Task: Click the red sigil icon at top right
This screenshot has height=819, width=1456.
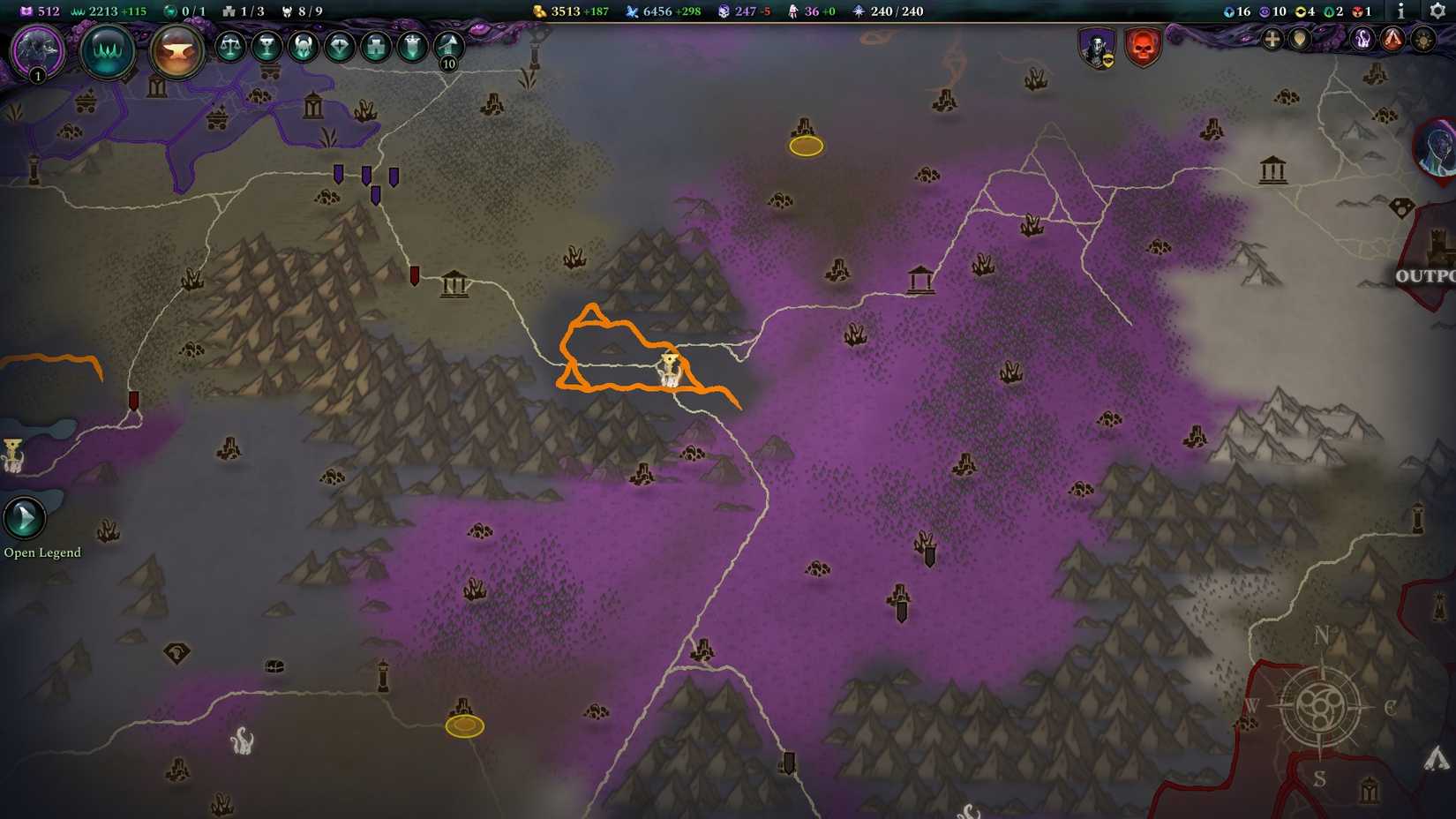Action: (1392, 40)
